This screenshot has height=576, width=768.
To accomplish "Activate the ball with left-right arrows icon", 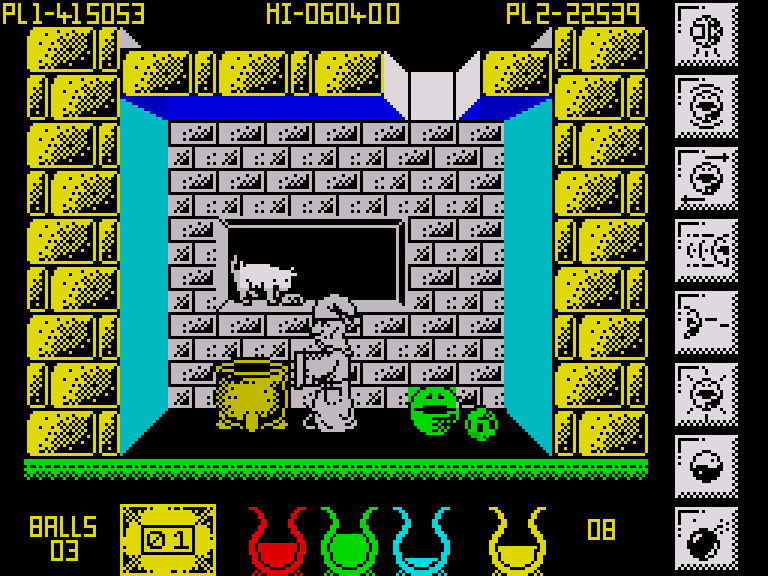I will pyautogui.click(x=706, y=178).
